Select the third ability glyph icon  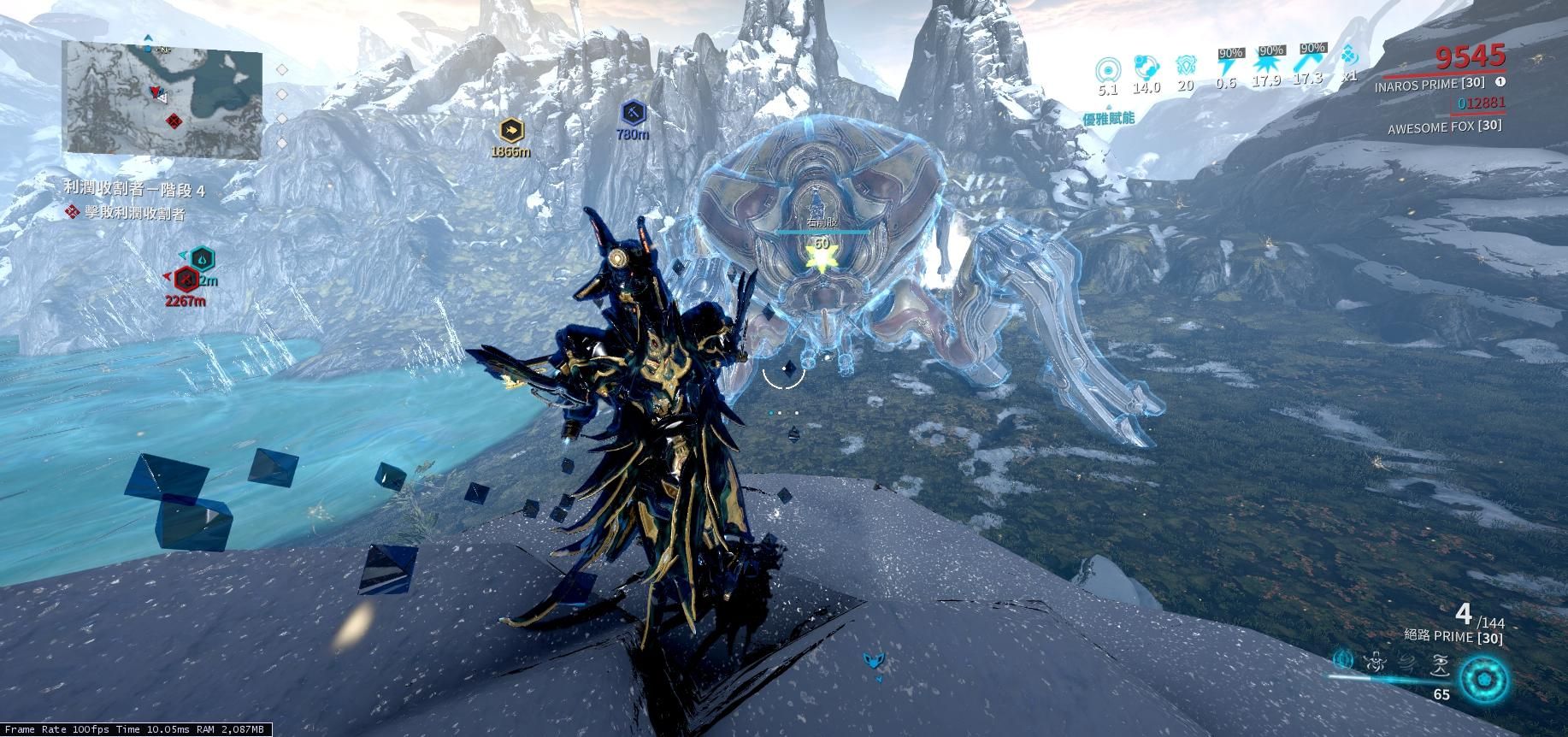(1407, 663)
